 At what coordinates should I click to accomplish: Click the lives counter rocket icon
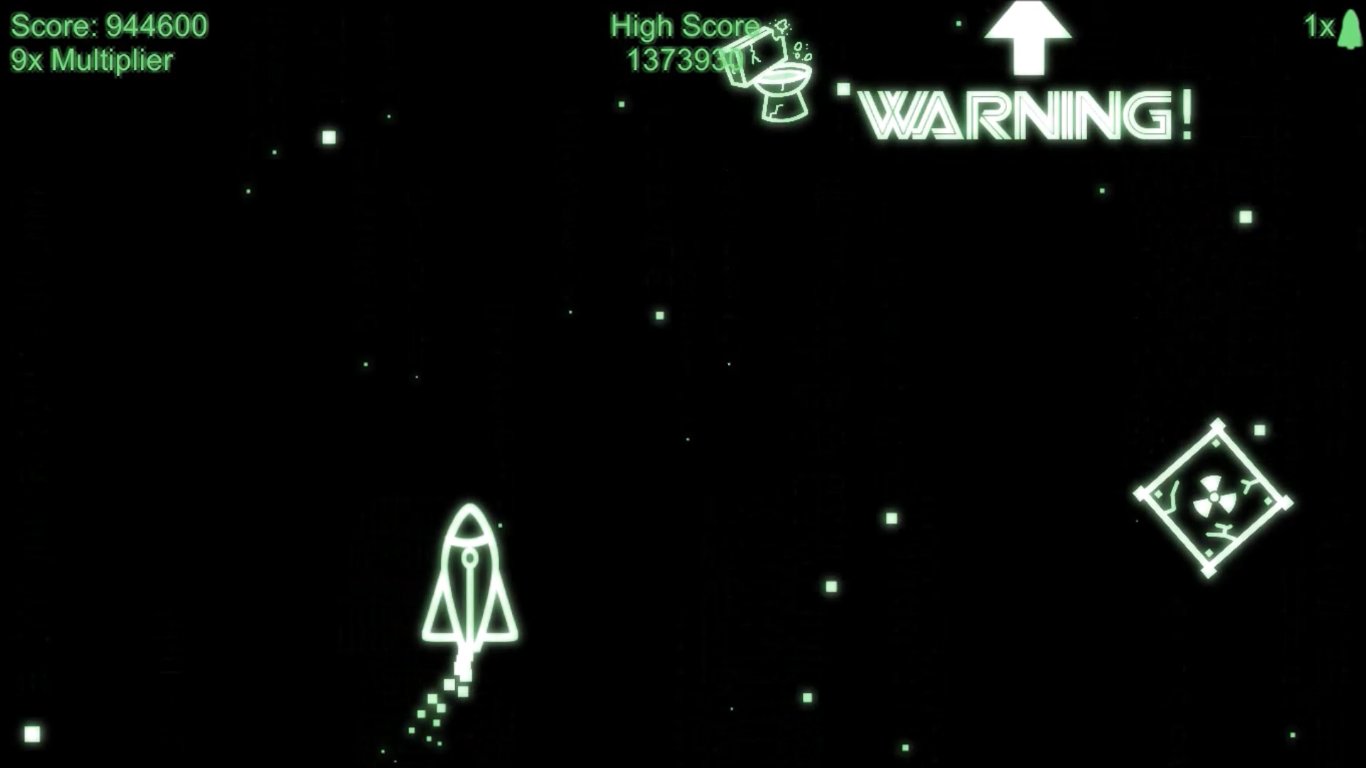[1350, 29]
